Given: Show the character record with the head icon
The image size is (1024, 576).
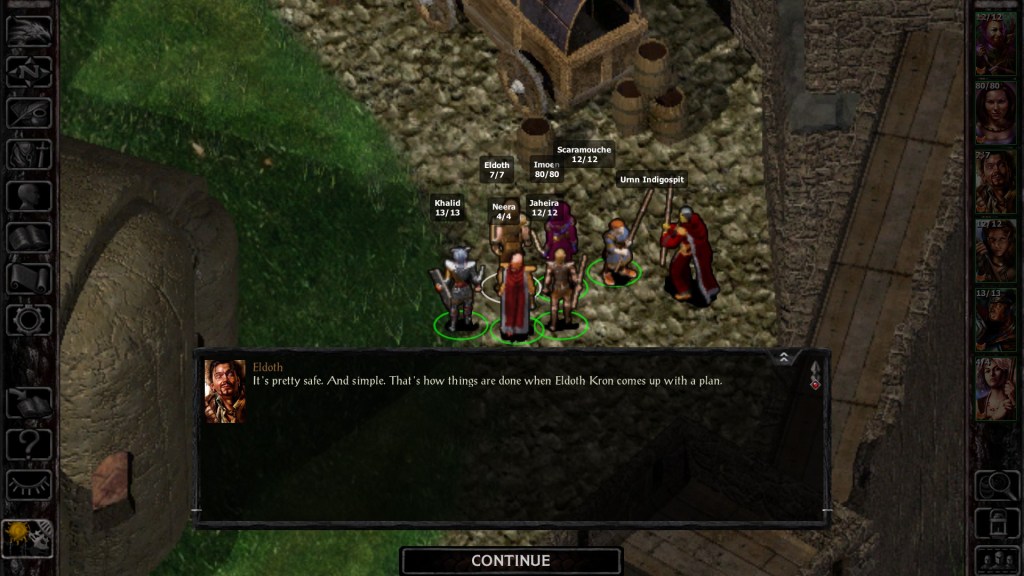Looking at the screenshot, I should click(28, 196).
